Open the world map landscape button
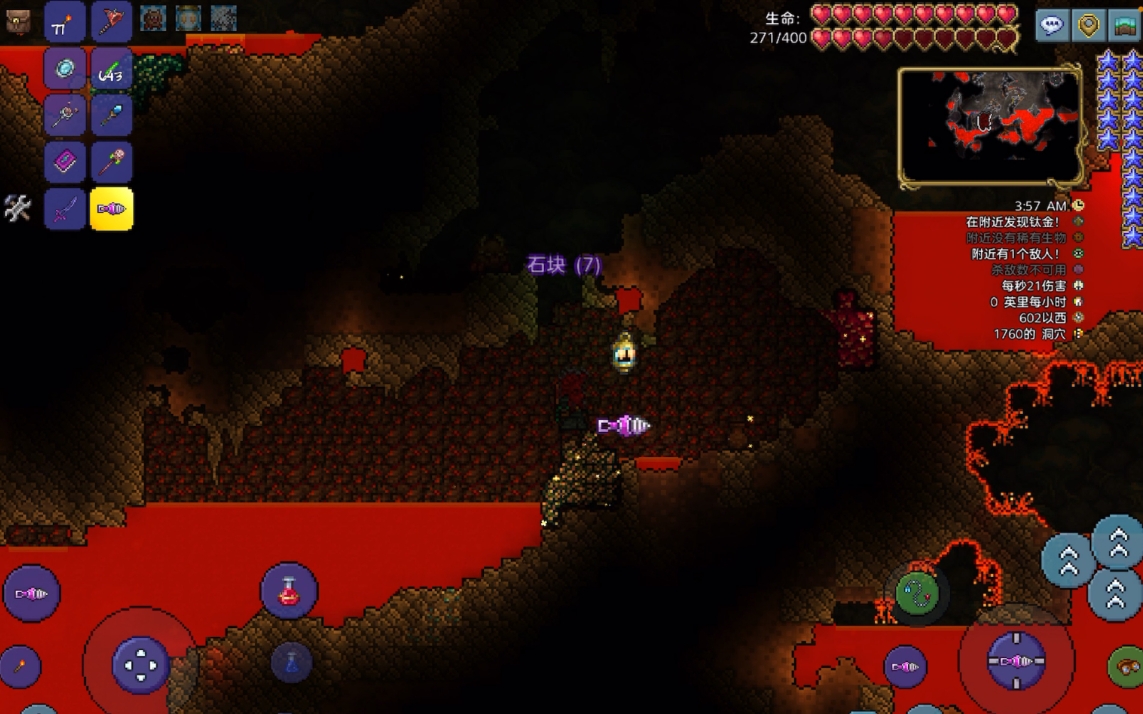Image resolution: width=1143 pixels, height=714 pixels. coord(1125,26)
